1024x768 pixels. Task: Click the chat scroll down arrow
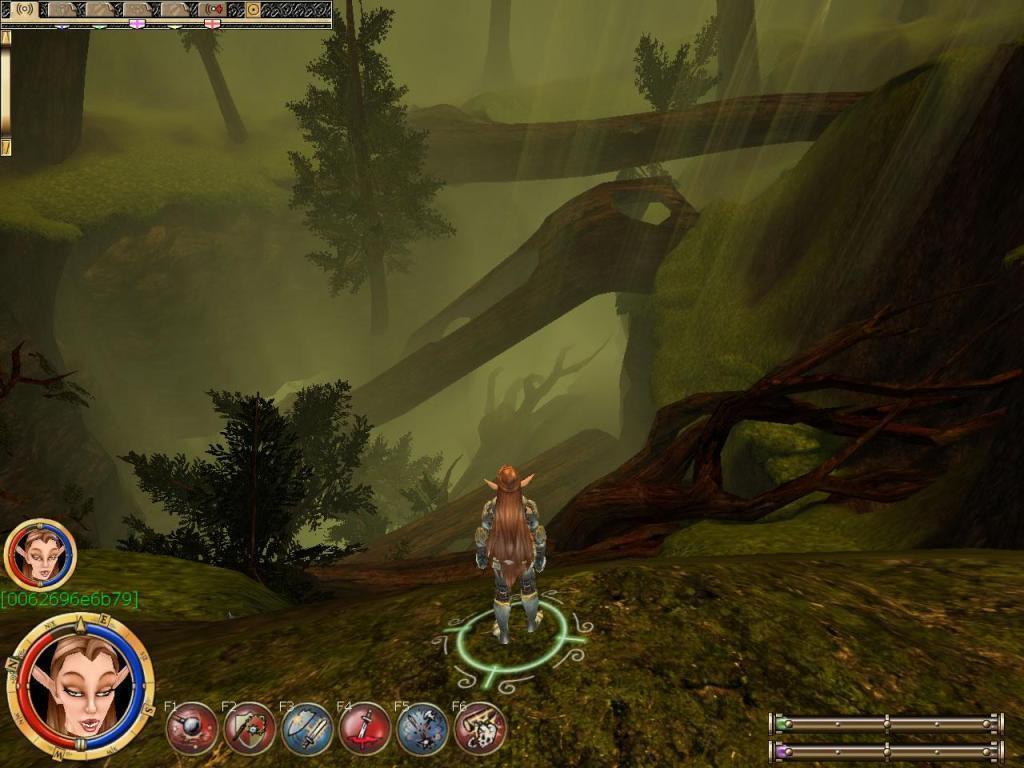[6, 148]
